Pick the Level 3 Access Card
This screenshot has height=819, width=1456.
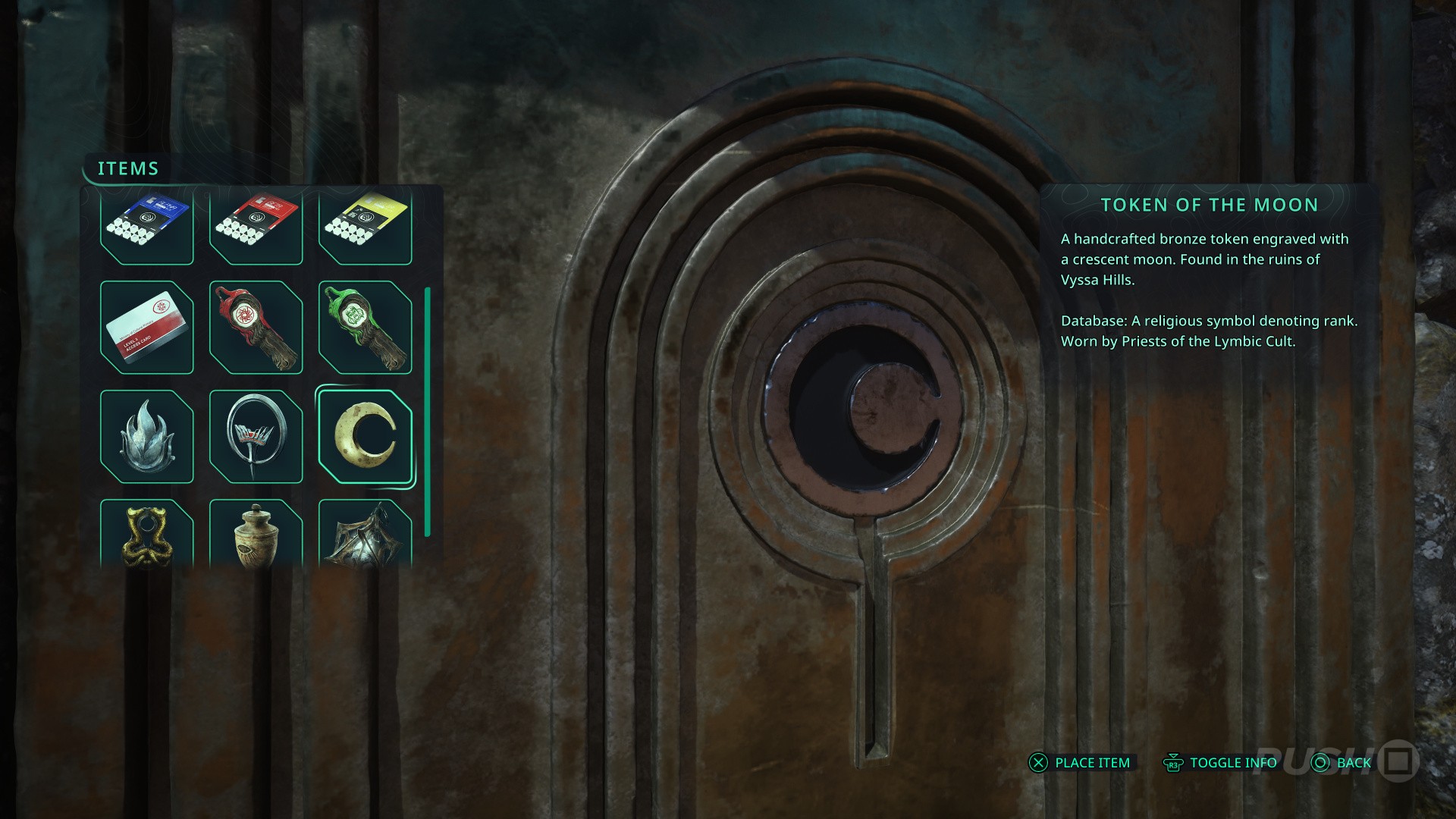coord(146,328)
